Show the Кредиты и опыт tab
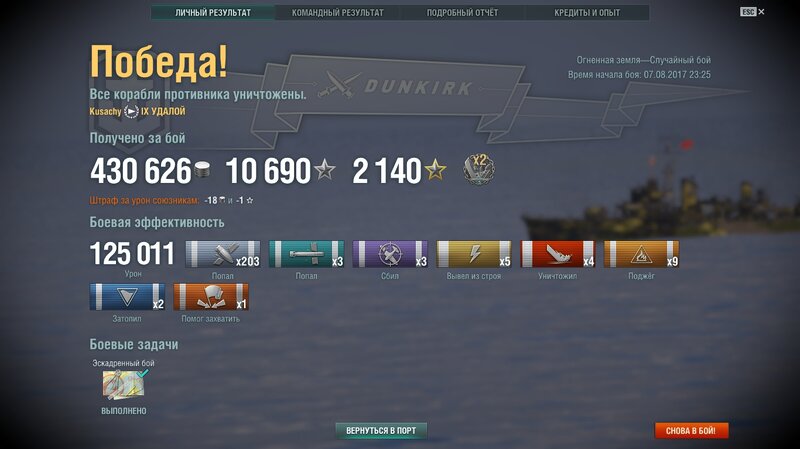 tap(587, 13)
